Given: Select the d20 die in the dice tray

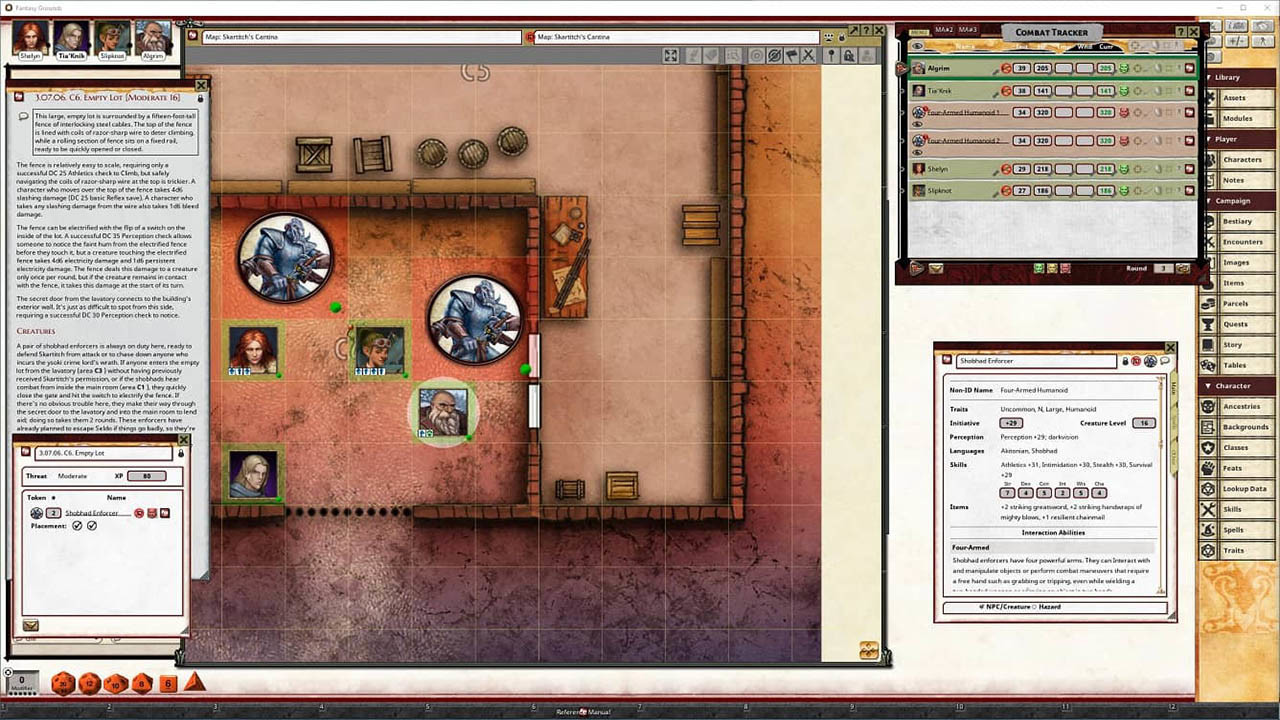Looking at the screenshot, I should 63,684.
